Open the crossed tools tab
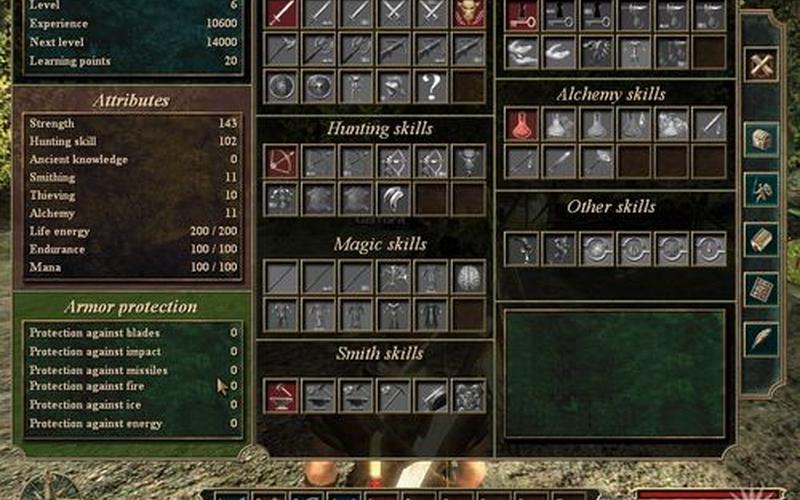 pos(763,65)
